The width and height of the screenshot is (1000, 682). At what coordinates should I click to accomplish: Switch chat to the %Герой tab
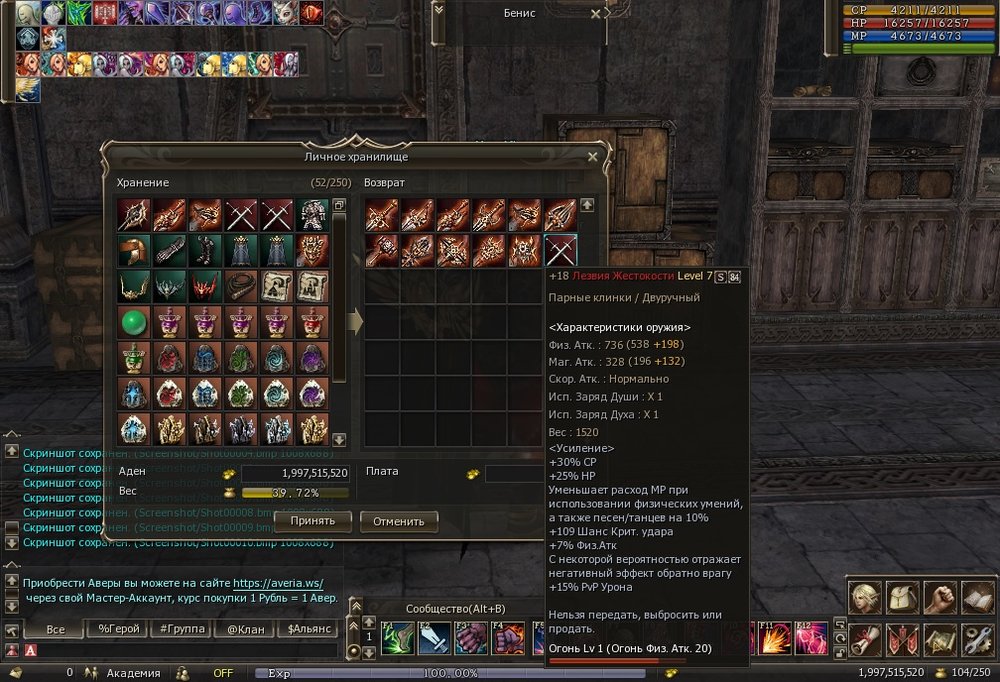pos(119,629)
